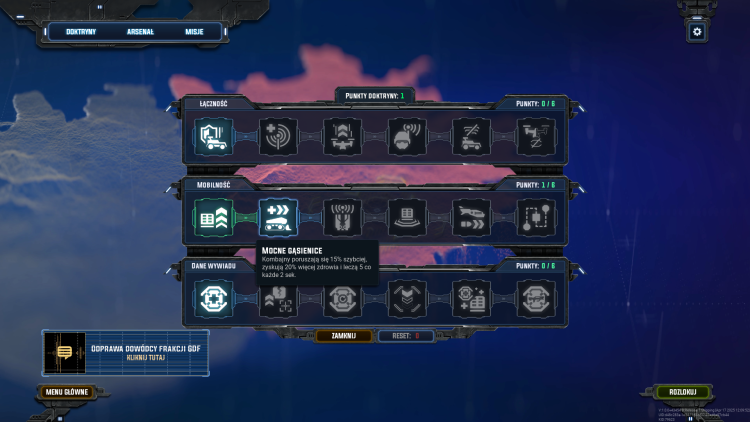This screenshot has height=422, width=750.
Task: Click the Rozlokuj deploy button
Action: click(x=683, y=392)
